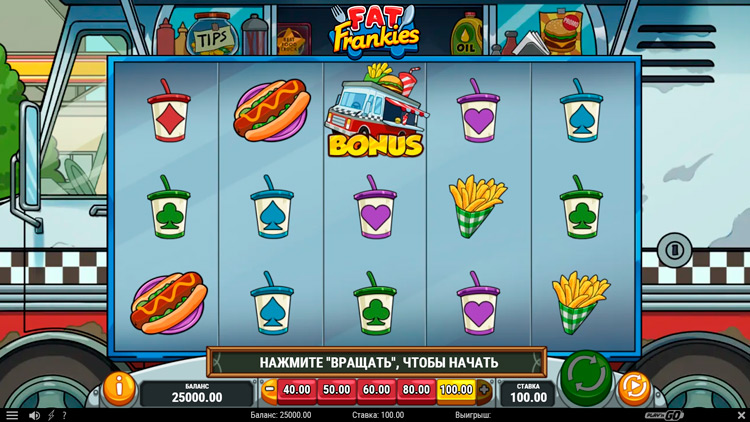Set the bet to 60.00
Image resolution: width=750 pixels, height=422 pixels.
[x=377, y=390]
